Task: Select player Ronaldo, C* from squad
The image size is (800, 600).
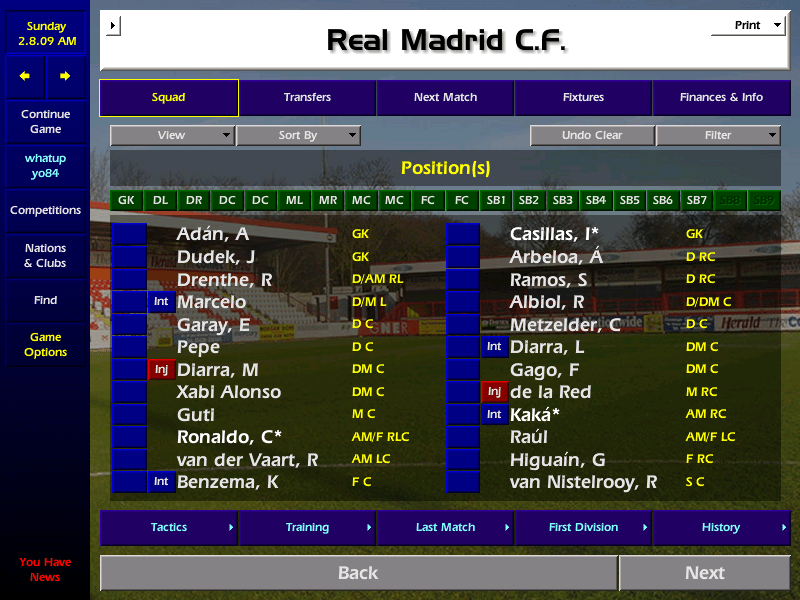Action: (x=229, y=437)
